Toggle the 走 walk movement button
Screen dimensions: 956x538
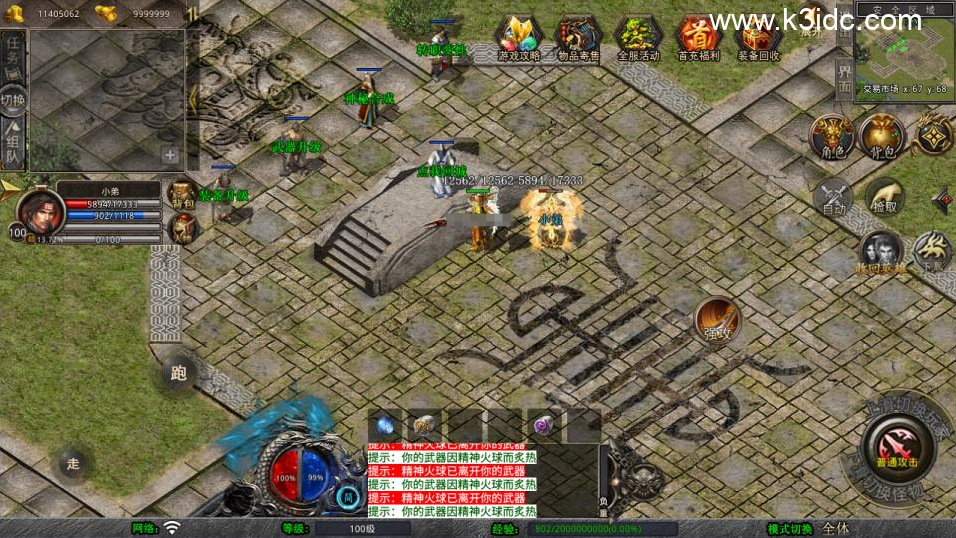(x=72, y=463)
